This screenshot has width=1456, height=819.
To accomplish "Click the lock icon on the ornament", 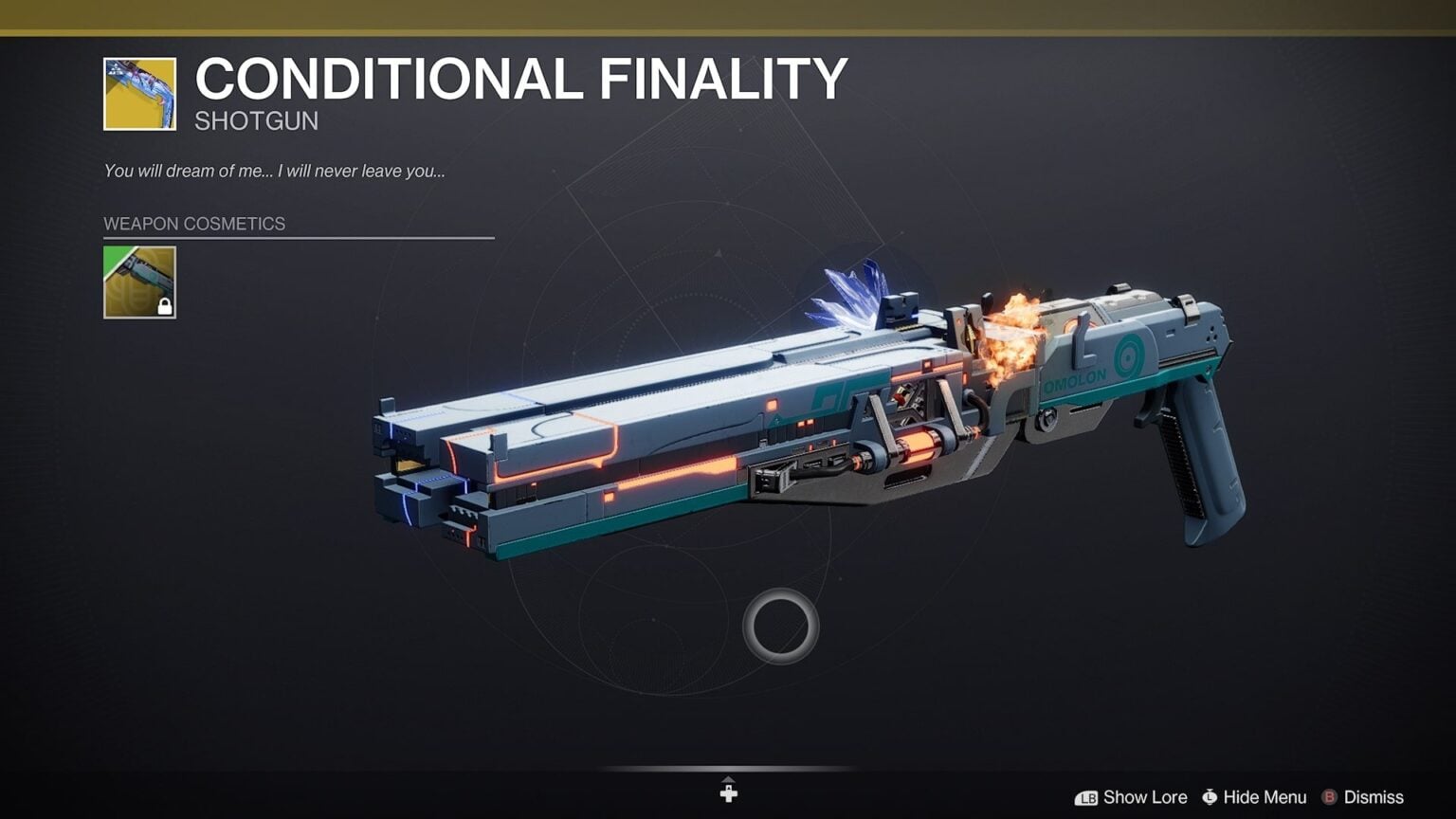I will pyautogui.click(x=166, y=305).
